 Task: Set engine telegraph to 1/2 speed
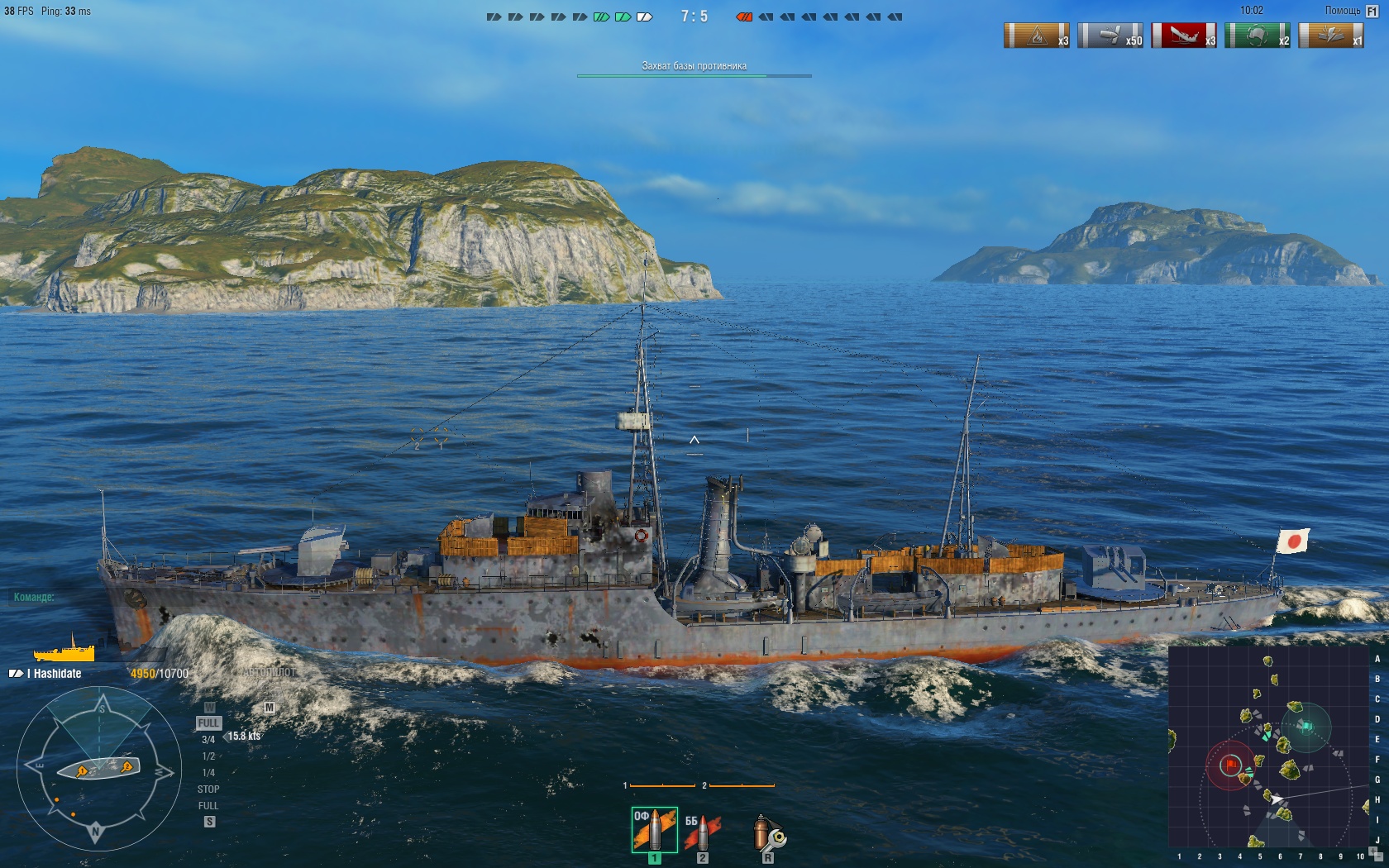coord(208,756)
